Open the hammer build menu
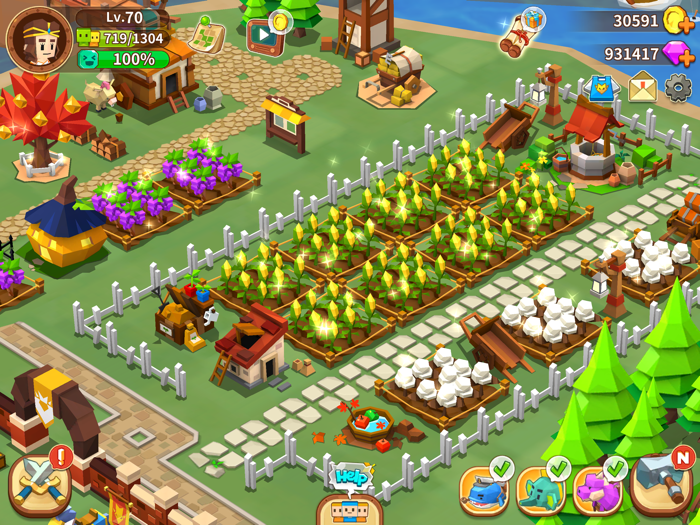 click(x=660, y=484)
